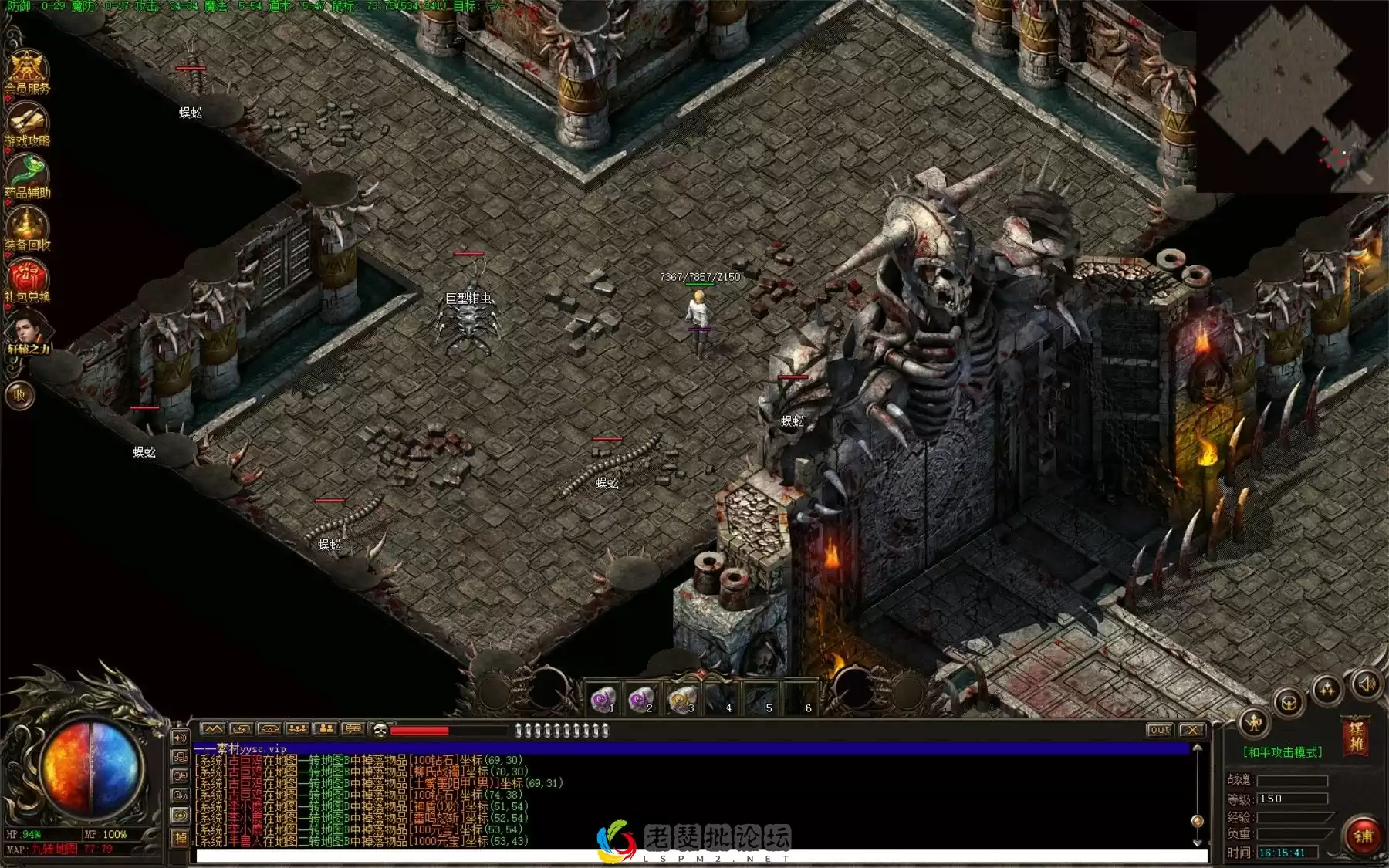Click the chat text input field
The height and width of the screenshot is (868, 1389).
(x=694, y=856)
